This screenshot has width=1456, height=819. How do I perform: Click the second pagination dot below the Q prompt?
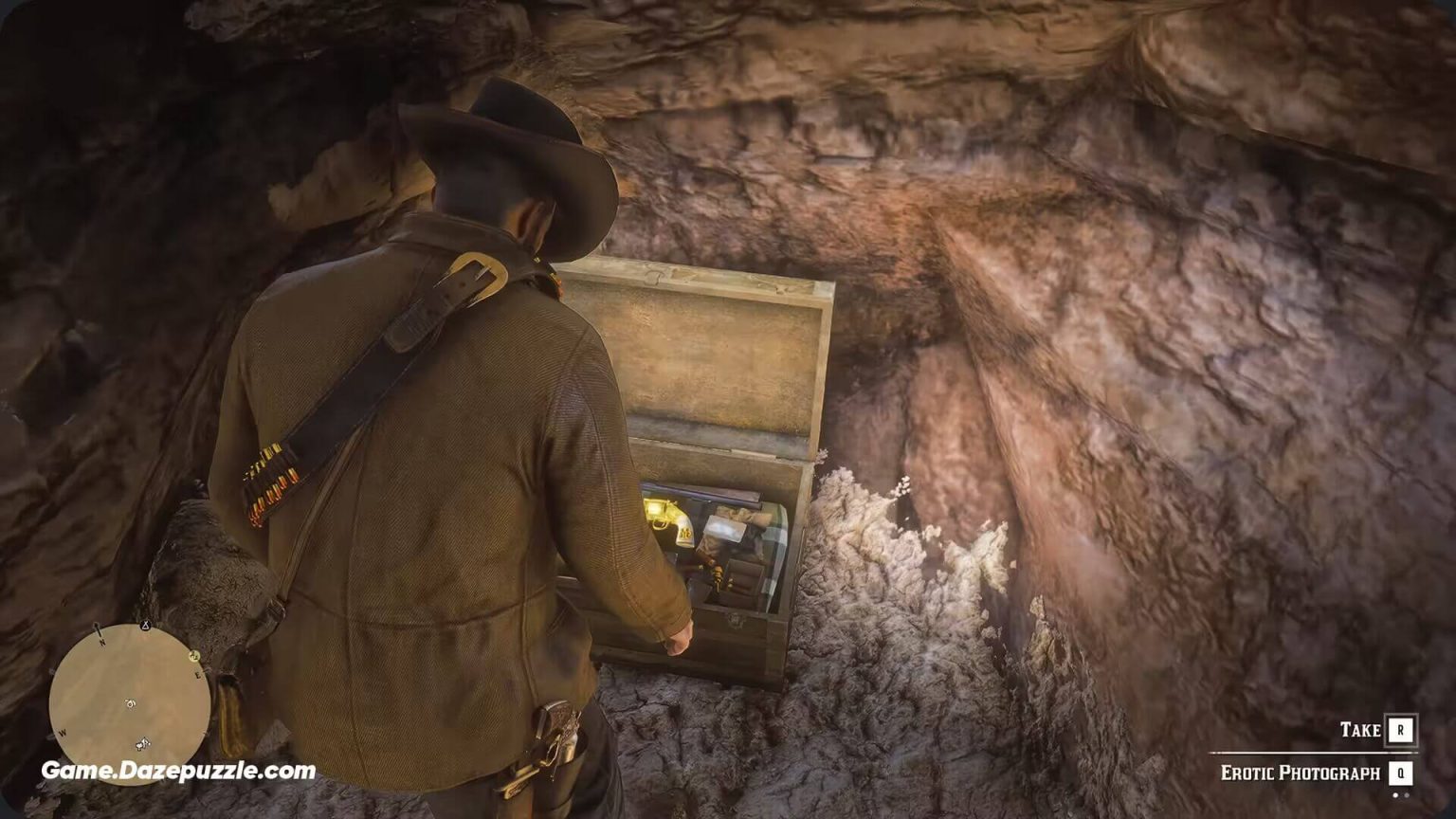pyautogui.click(x=1407, y=795)
